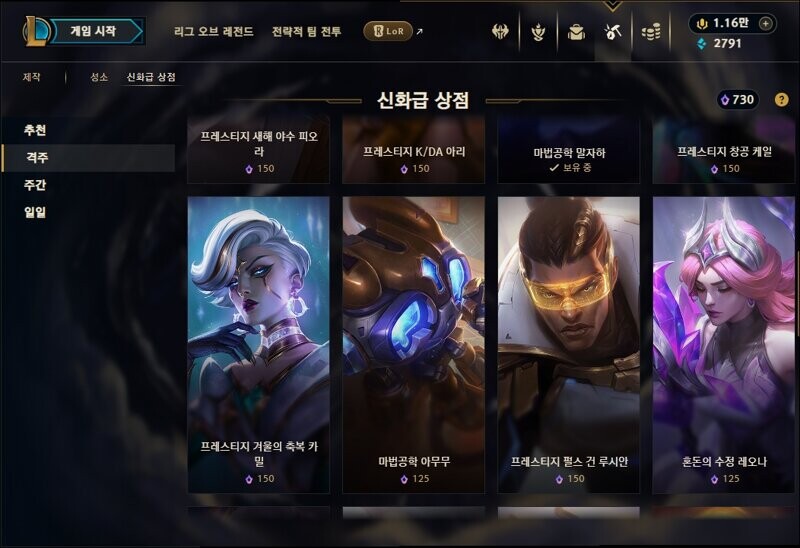The width and height of the screenshot is (800, 548).
Task: Select the 일일 shop category
Action: click(x=35, y=212)
